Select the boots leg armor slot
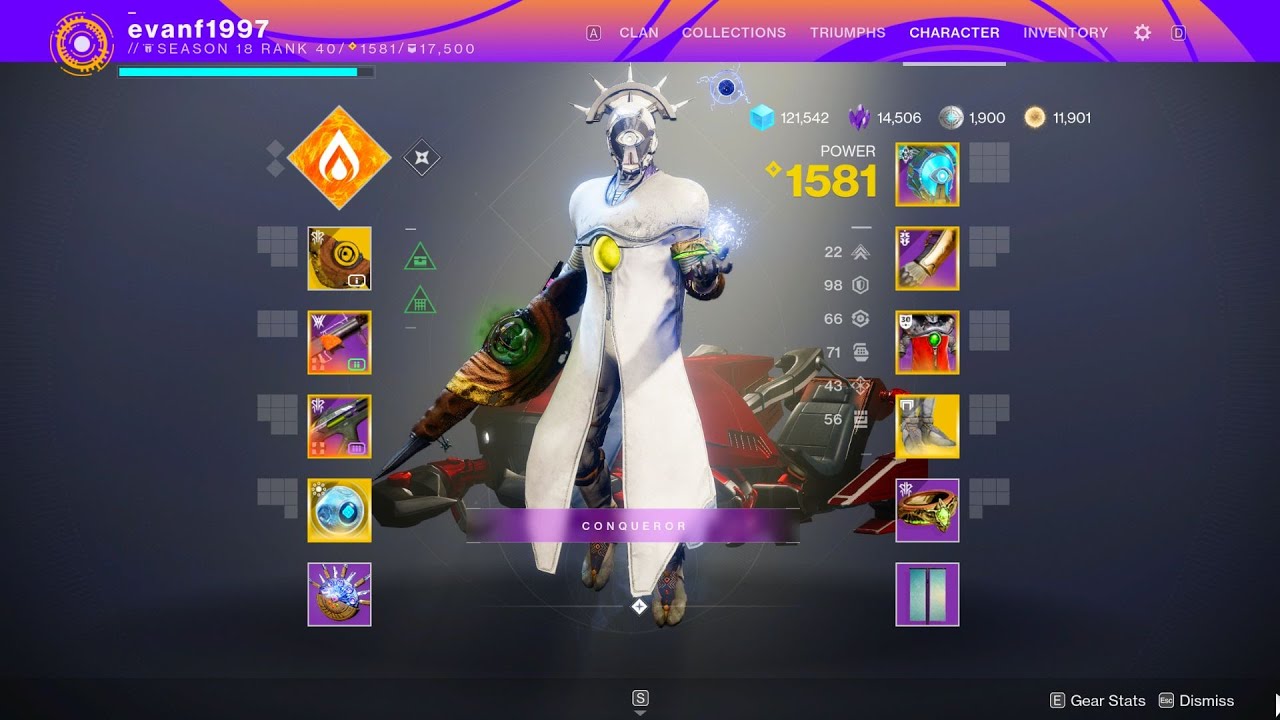Viewport: 1280px width, 720px height. tap(927, 427)
